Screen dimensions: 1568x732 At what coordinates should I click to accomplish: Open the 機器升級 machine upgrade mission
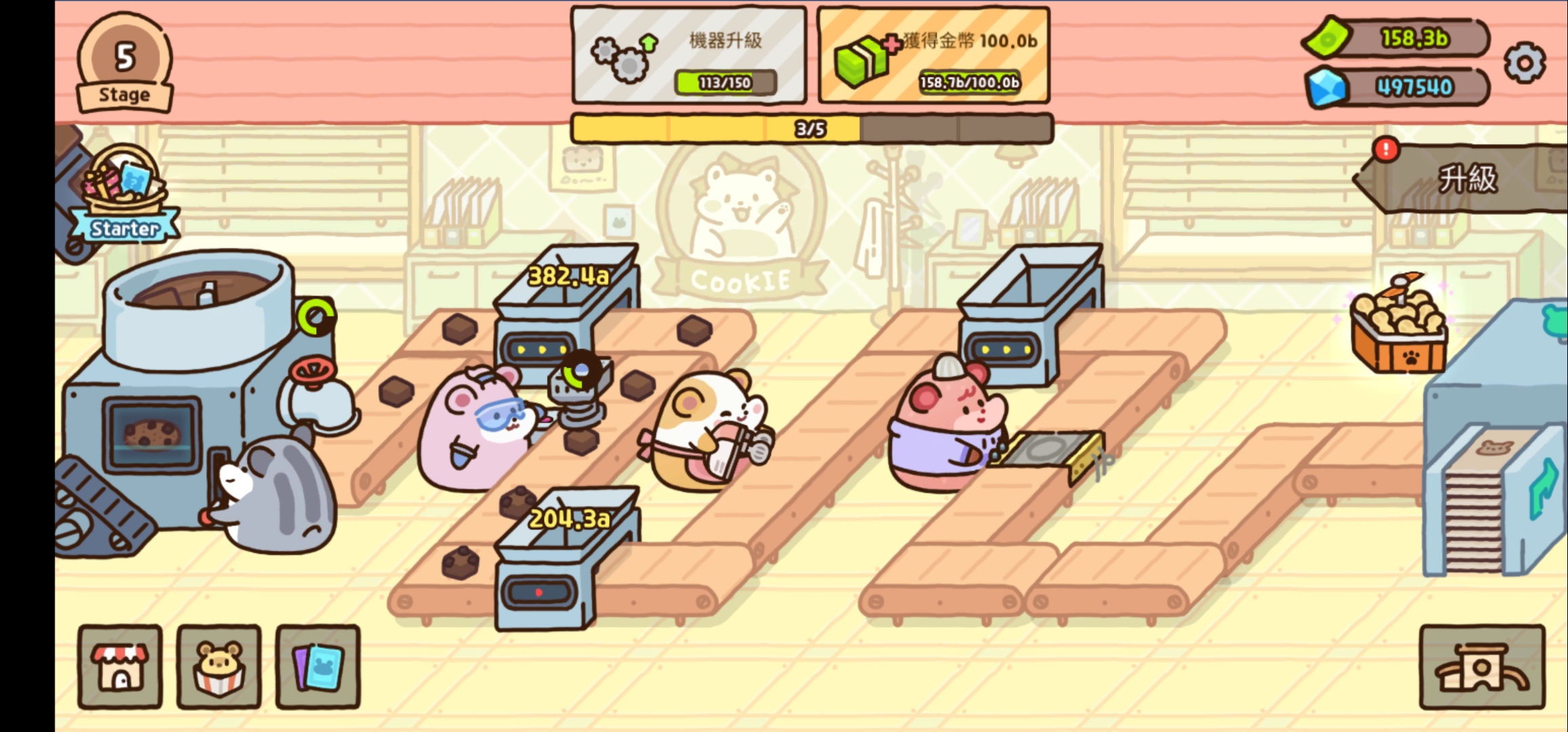pos(689,56)
